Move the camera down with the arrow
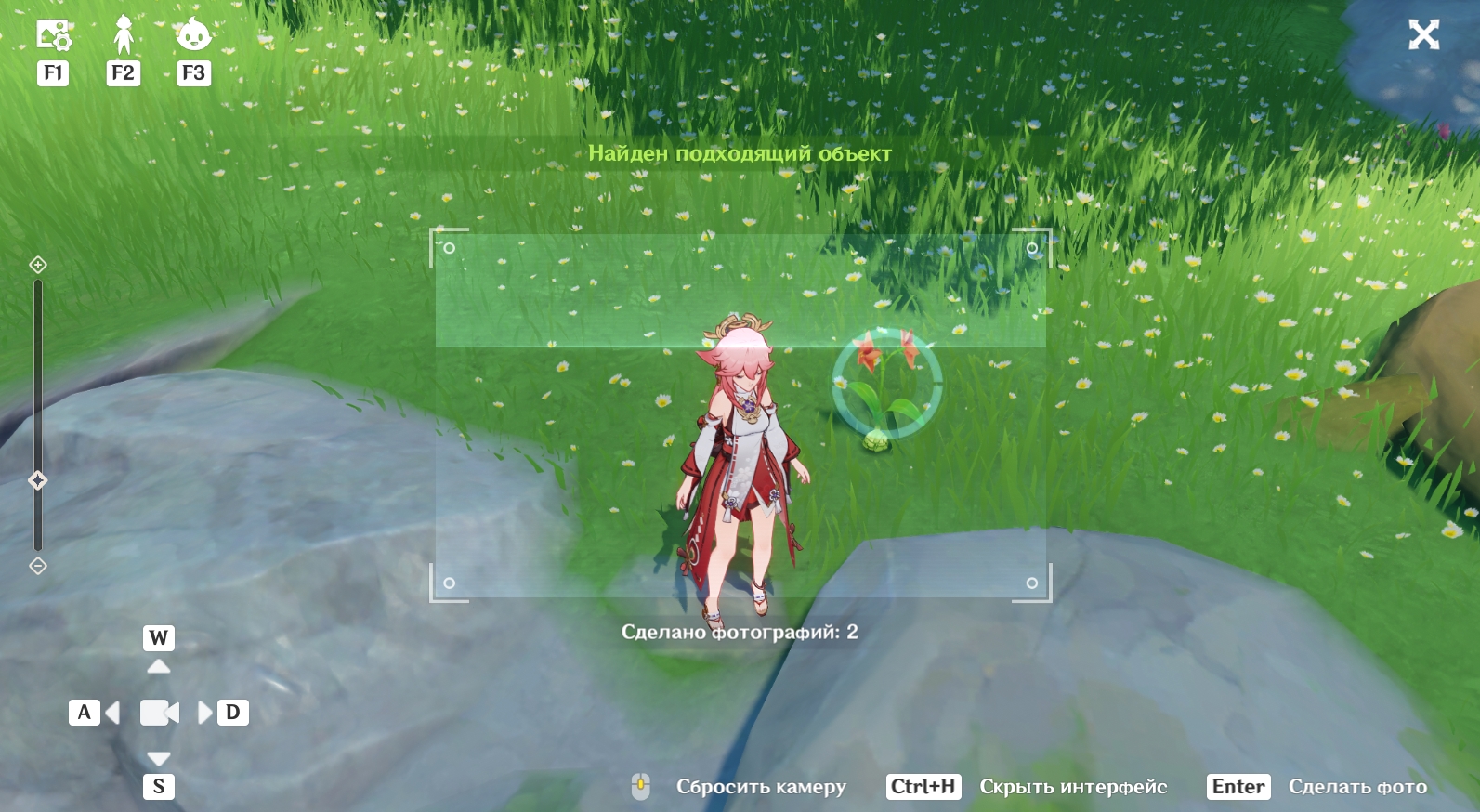 [159, 758]
